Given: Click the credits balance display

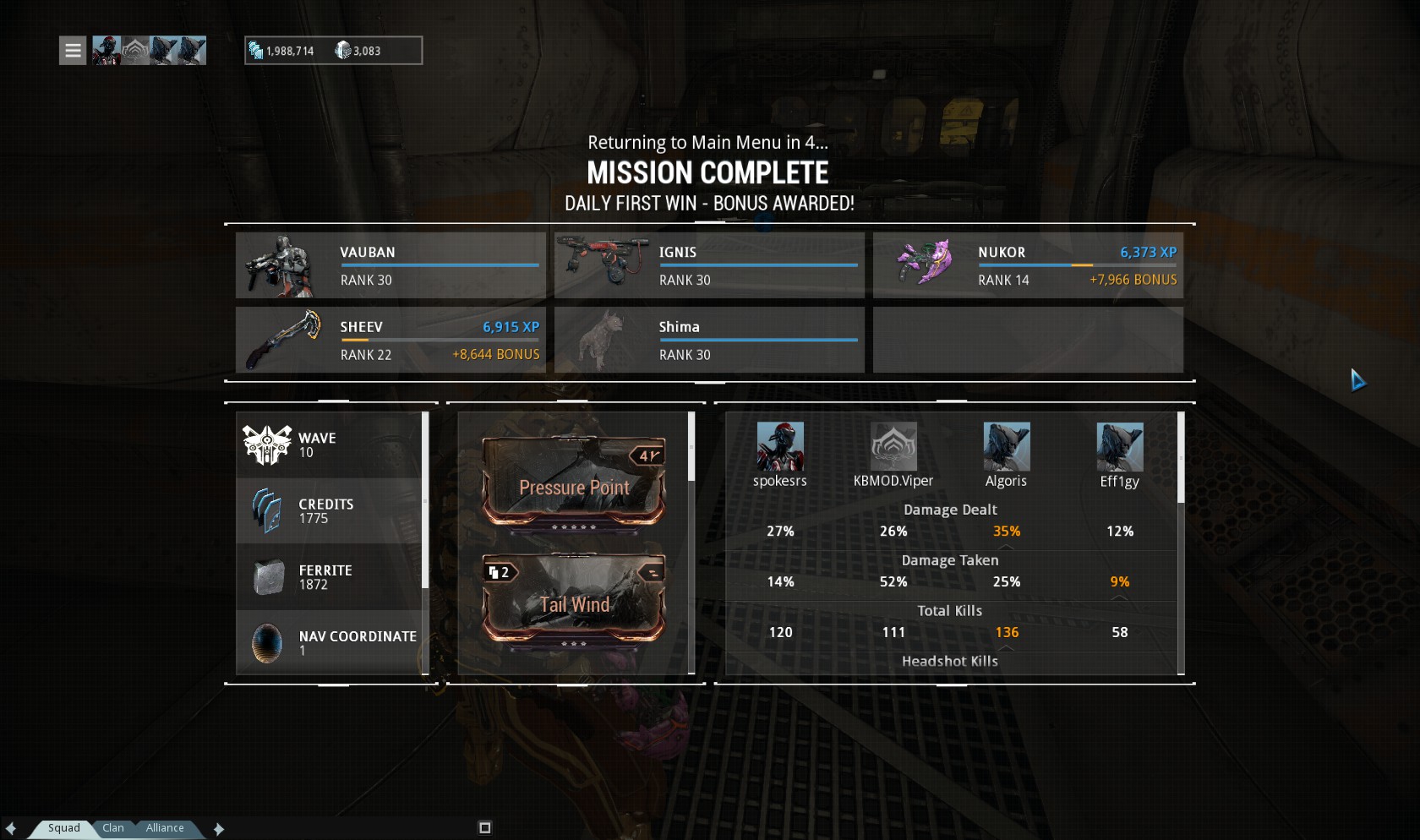Looking at the screenshot, I should click(x=282, y=51).
